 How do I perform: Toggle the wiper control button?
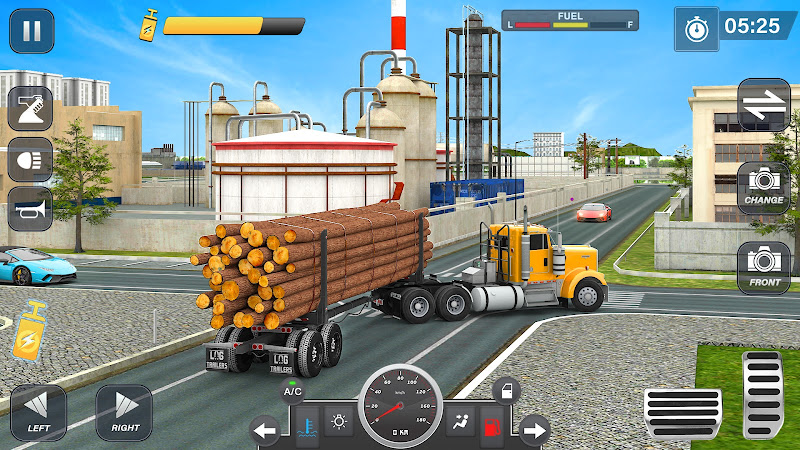tap(30, 108)
